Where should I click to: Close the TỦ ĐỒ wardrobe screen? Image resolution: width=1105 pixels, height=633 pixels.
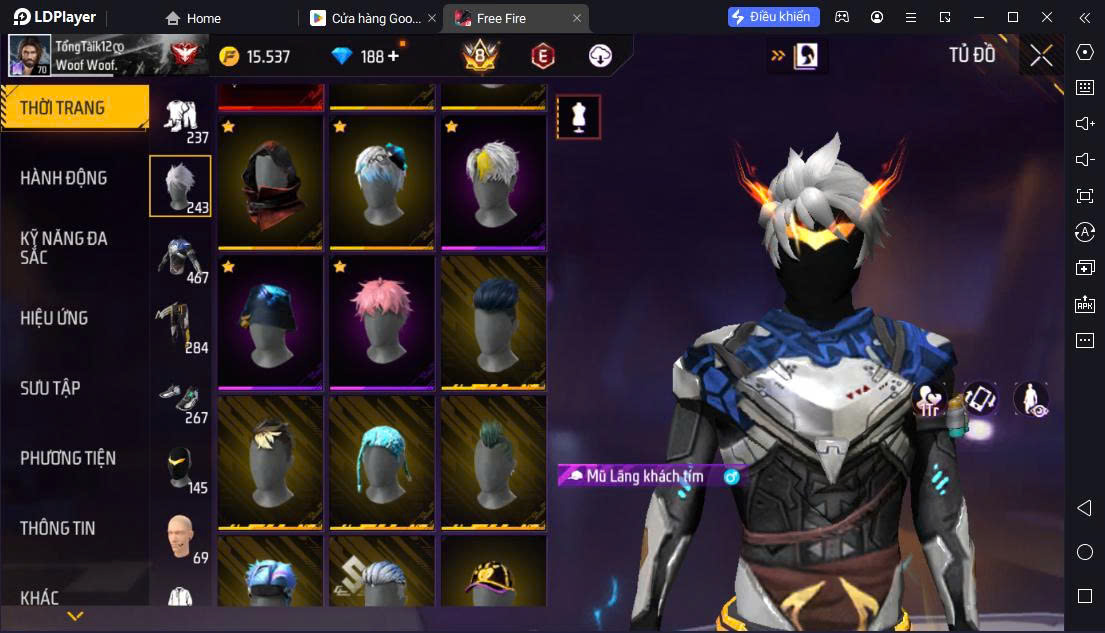point(1041,56)
